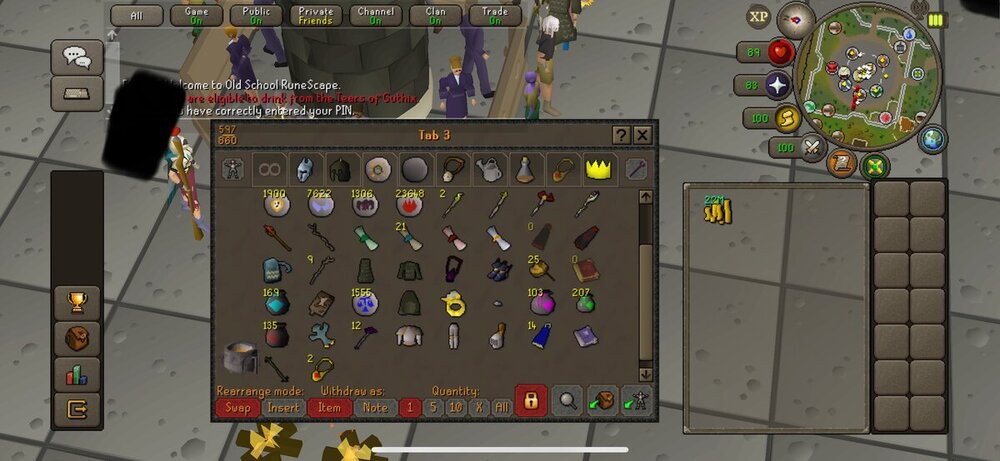Click the coins stack in the inventory
1000x461 pixels.
[x=717, y=210]
